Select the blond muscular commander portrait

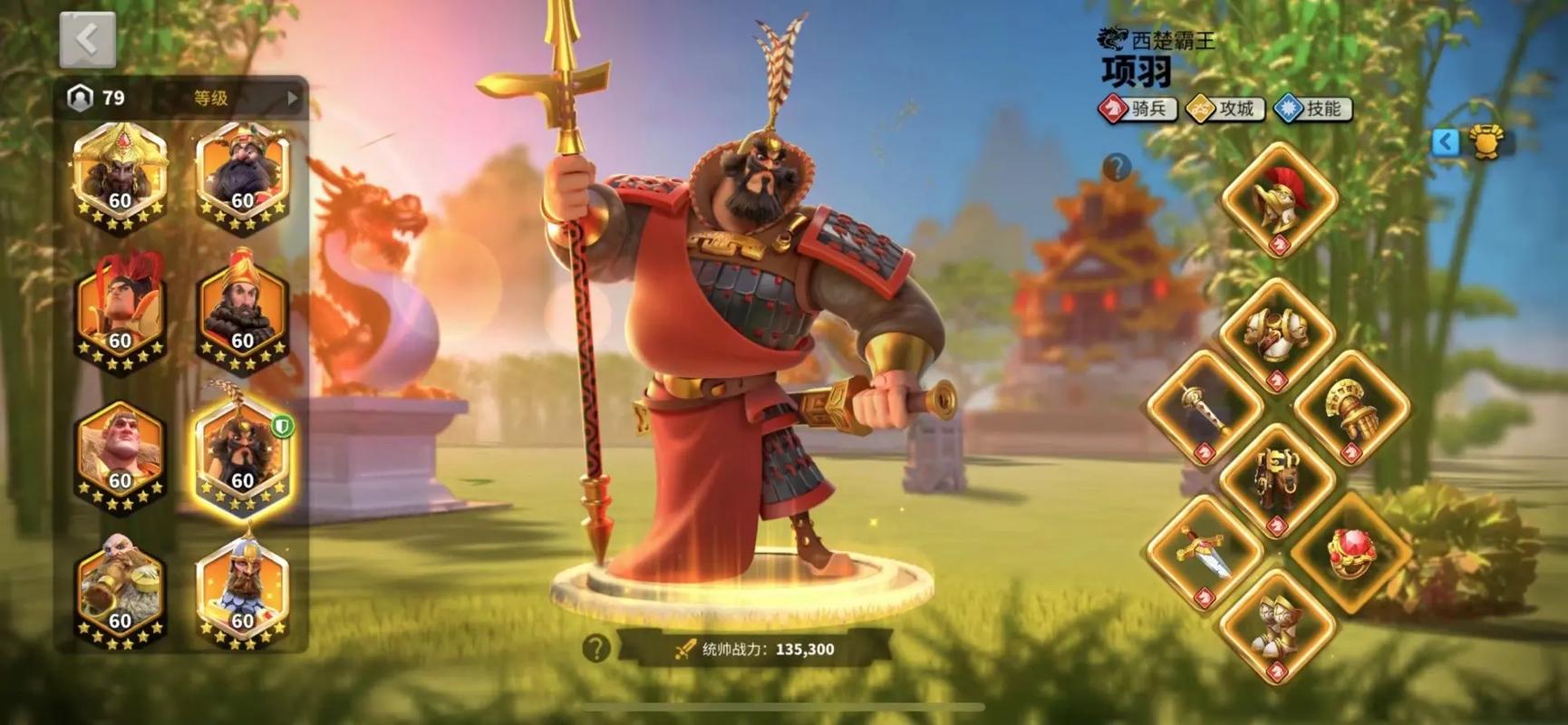point(121,453)
